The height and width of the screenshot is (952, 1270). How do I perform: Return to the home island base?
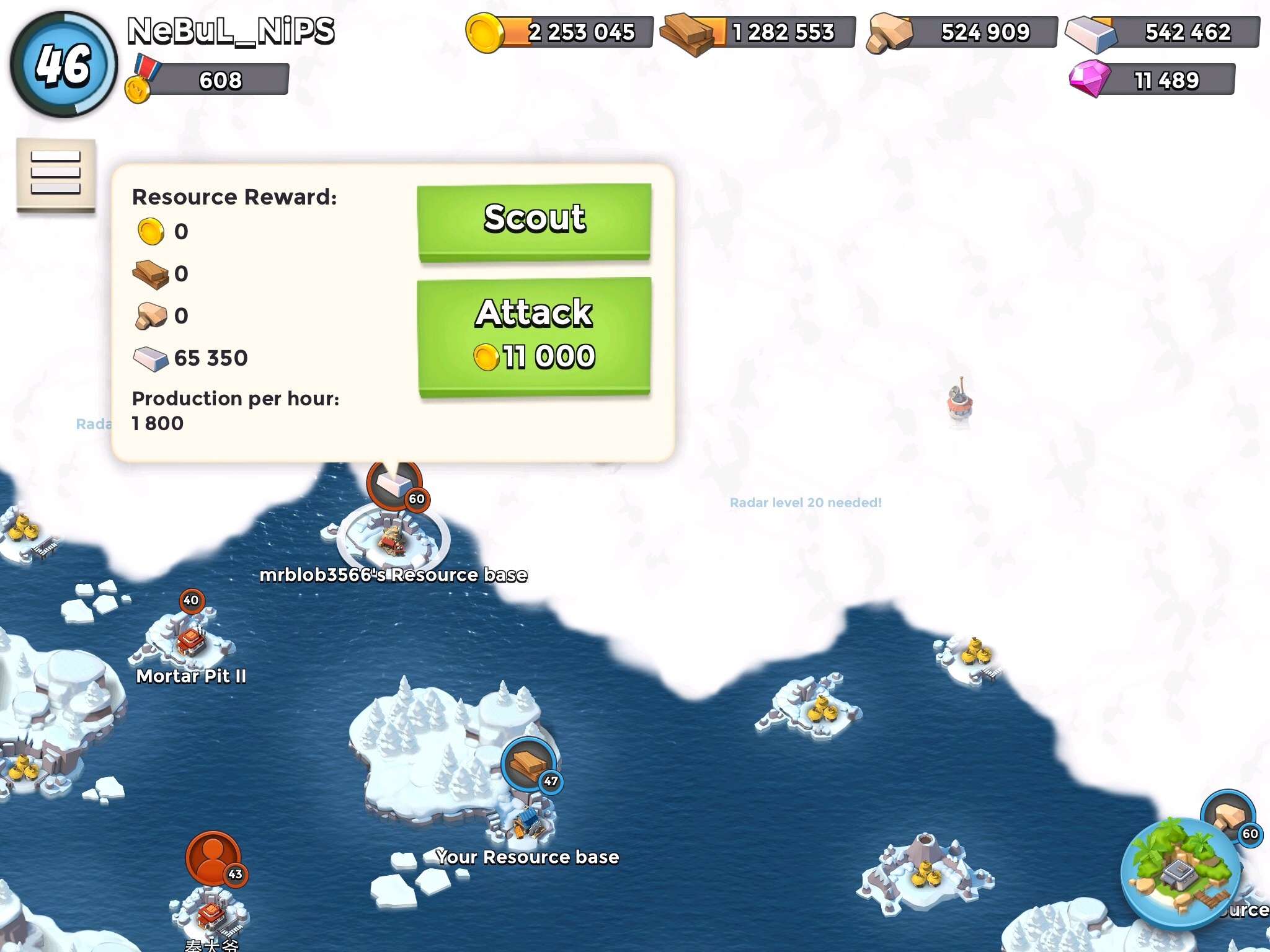tap(1181, 875)
